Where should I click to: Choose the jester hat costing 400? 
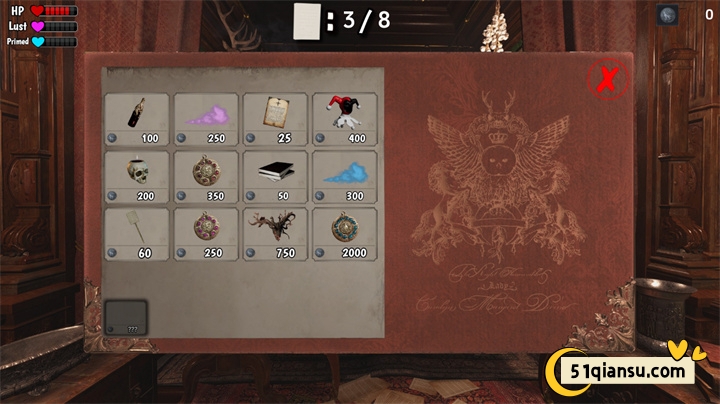(344, 118)
